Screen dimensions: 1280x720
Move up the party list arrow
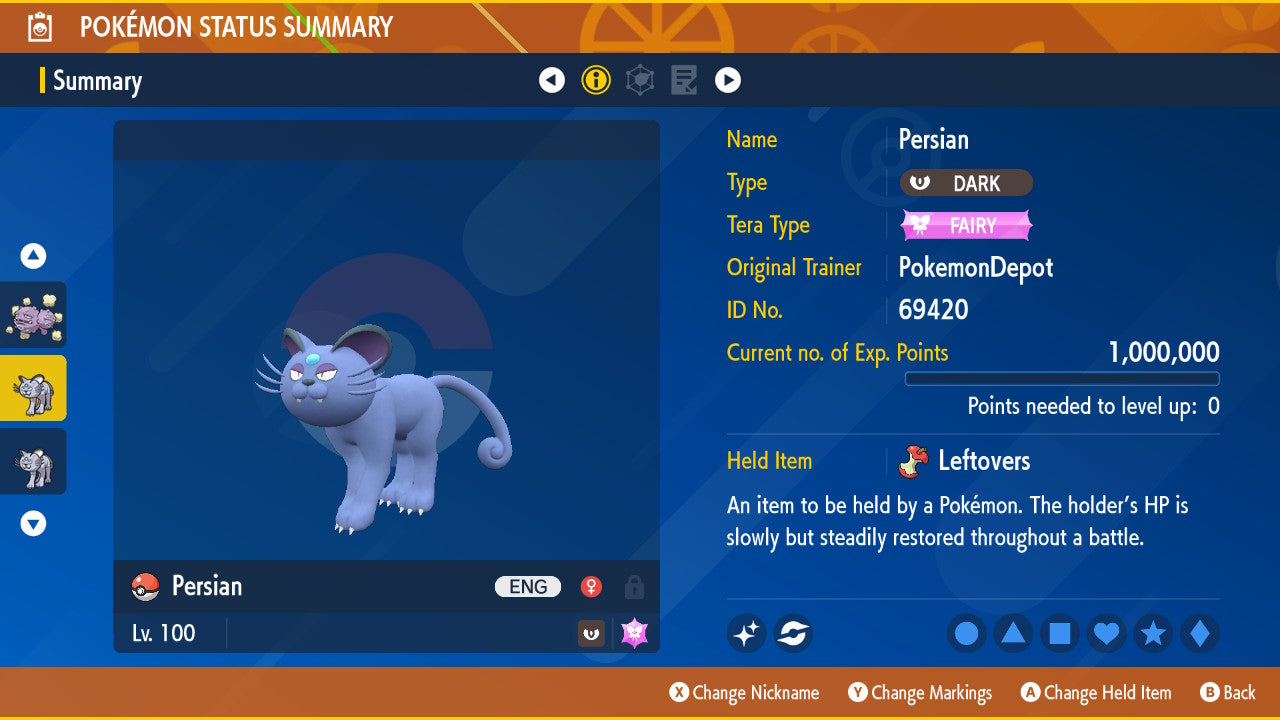(x=34, y=257)
